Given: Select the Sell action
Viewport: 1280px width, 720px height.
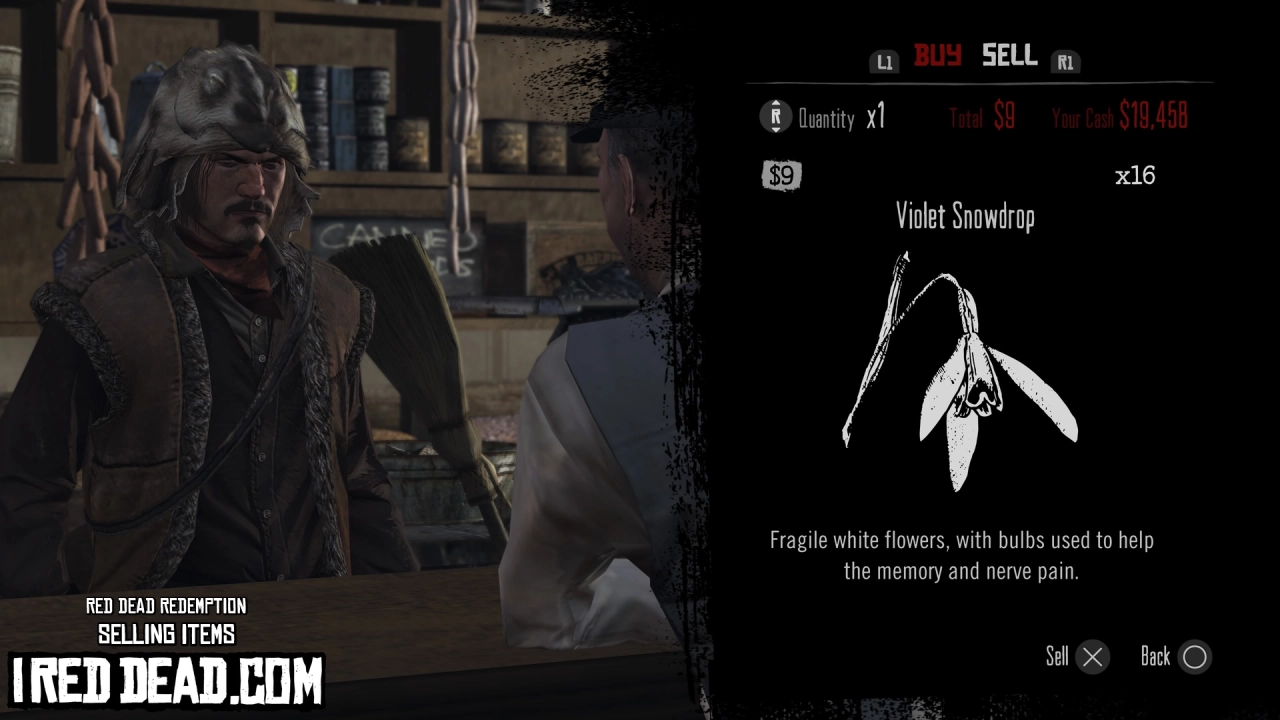Looking at the screenshot, I should coord(1058,657).
